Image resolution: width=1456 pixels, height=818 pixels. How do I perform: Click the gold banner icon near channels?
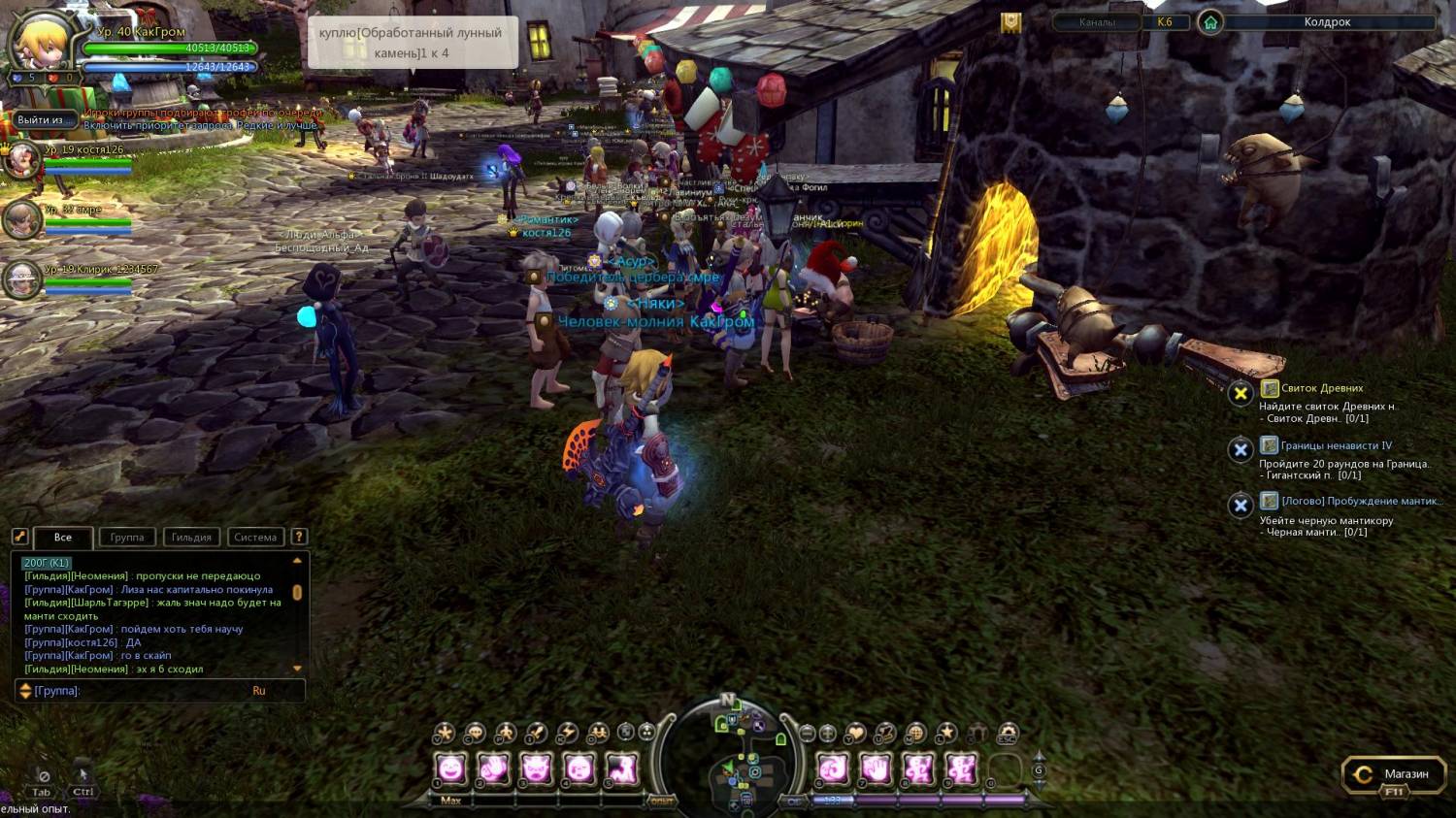click(1011, 22)
